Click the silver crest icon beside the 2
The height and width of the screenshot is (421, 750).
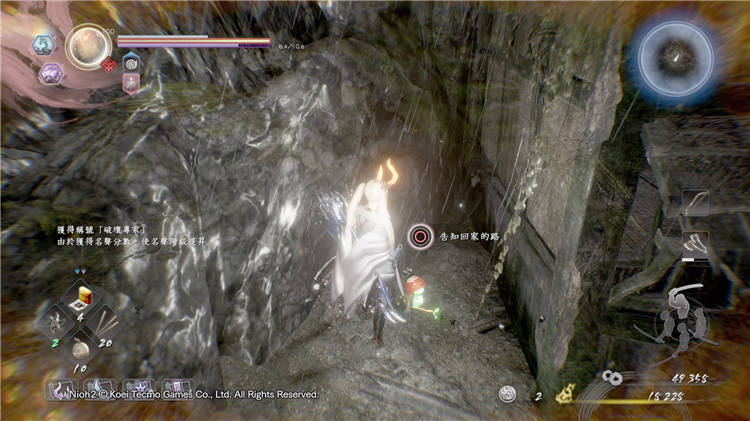(x=509, y=395)
